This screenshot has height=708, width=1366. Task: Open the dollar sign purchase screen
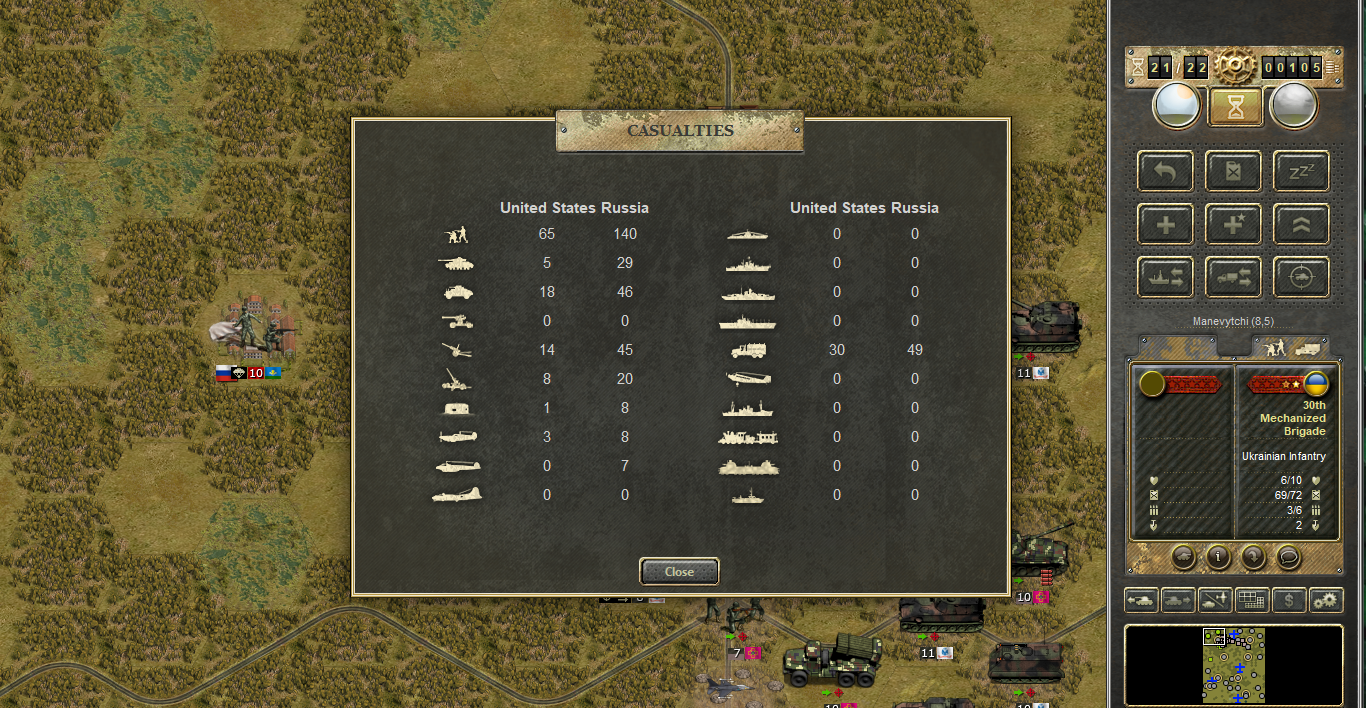click(x=1289, y=600)
